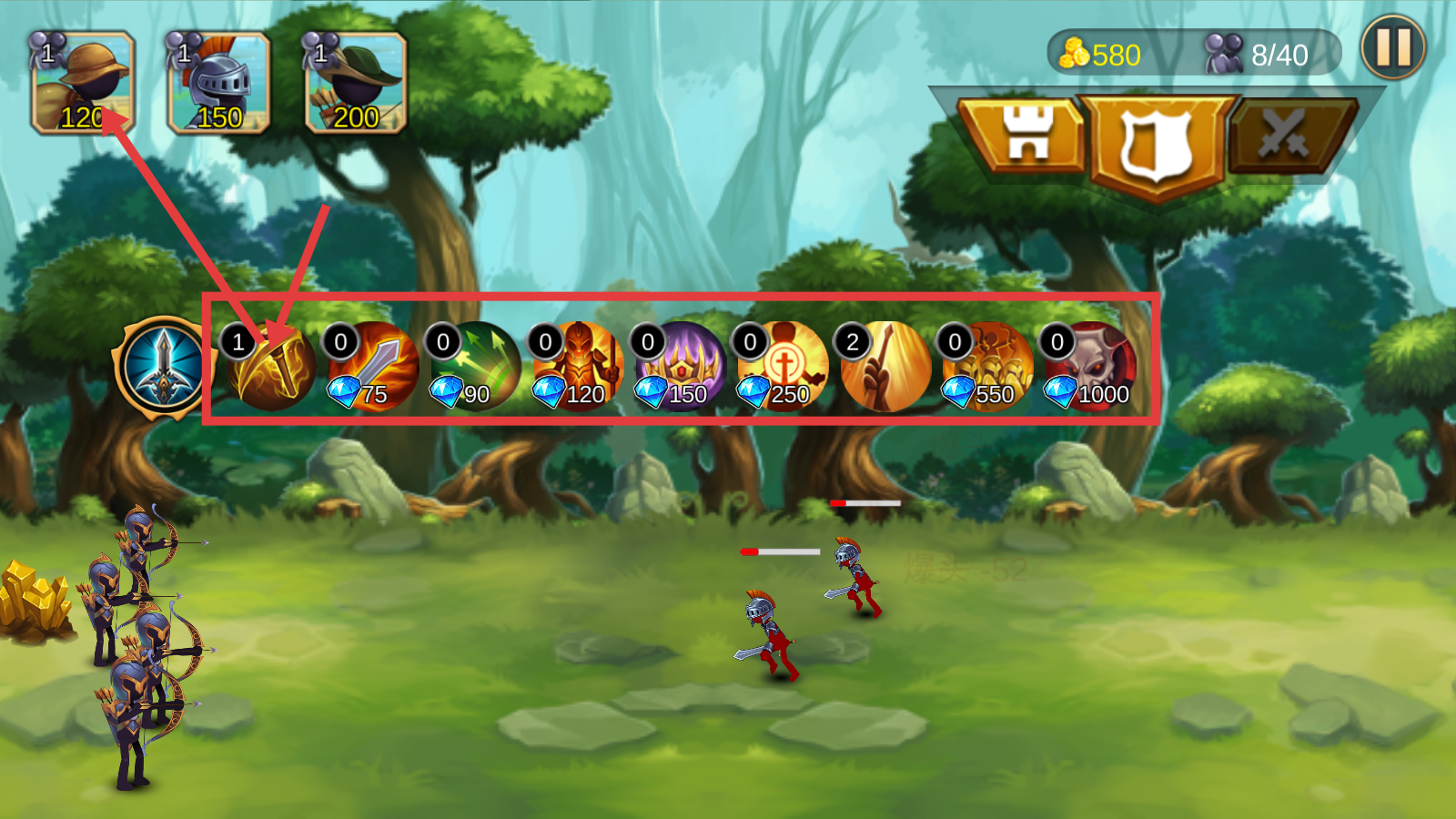Buy the green arrows skill for 90

[476, 367]
